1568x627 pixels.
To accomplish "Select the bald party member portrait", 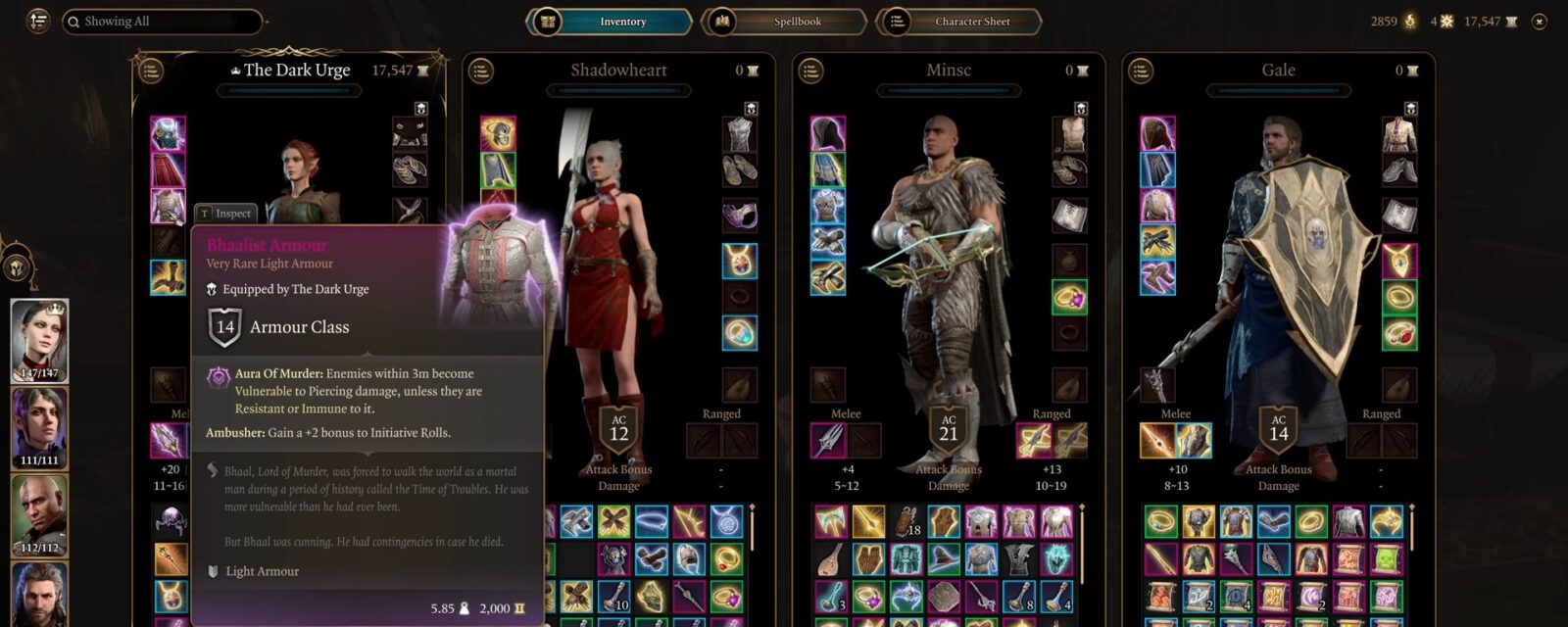I will (x=39, y=515).
